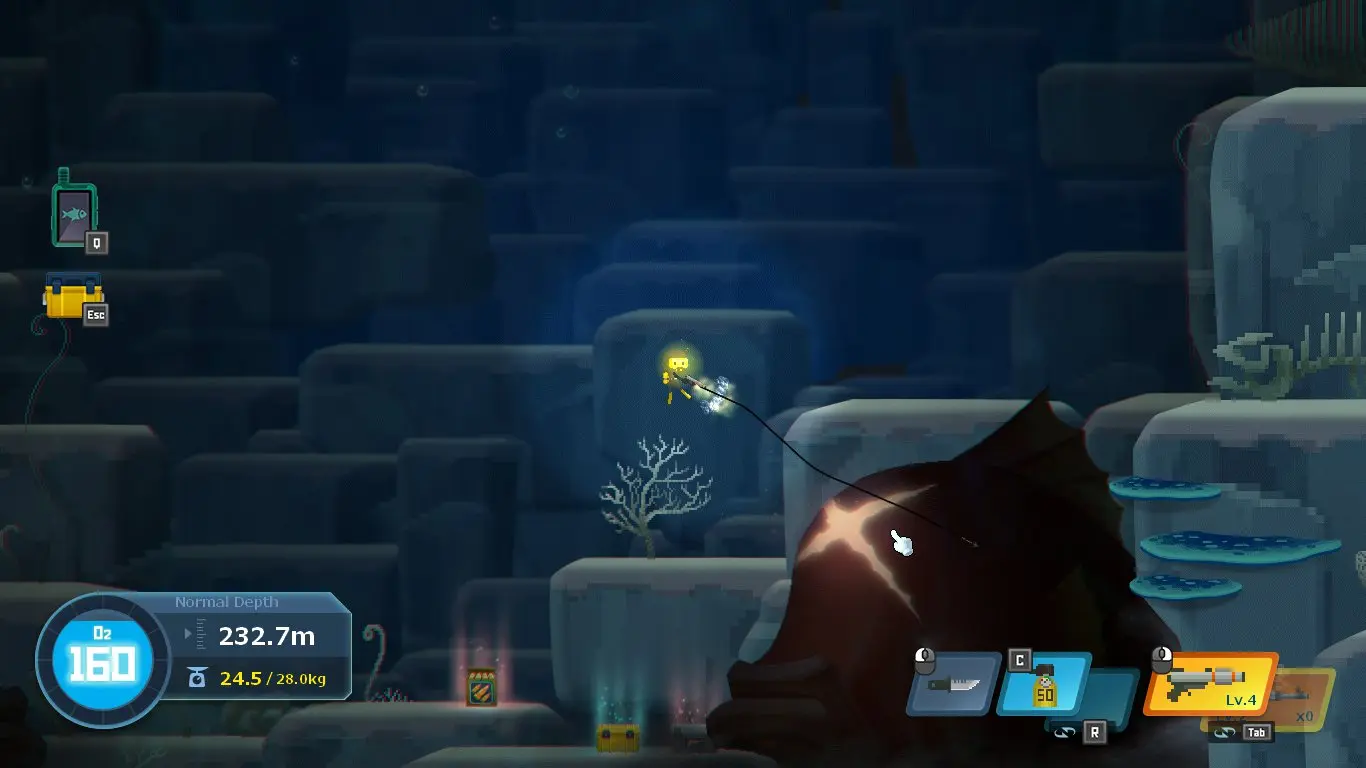Select the diving knife slot

click(x=953, y=685)
